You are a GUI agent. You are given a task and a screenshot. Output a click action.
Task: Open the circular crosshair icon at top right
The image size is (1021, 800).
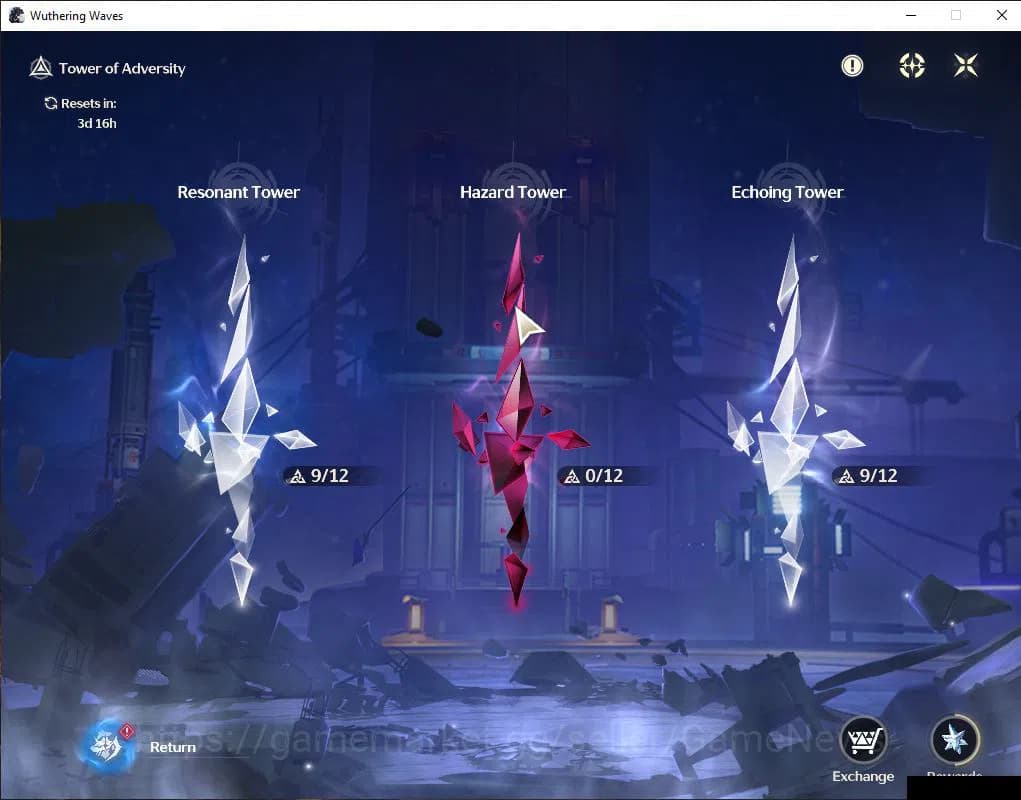(912, 66)
